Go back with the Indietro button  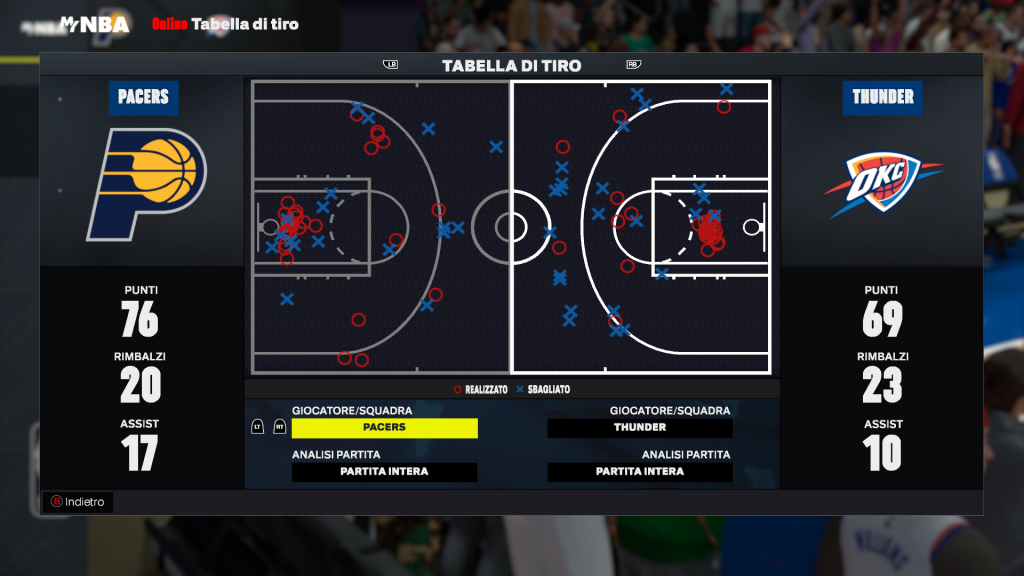(78, 502)
